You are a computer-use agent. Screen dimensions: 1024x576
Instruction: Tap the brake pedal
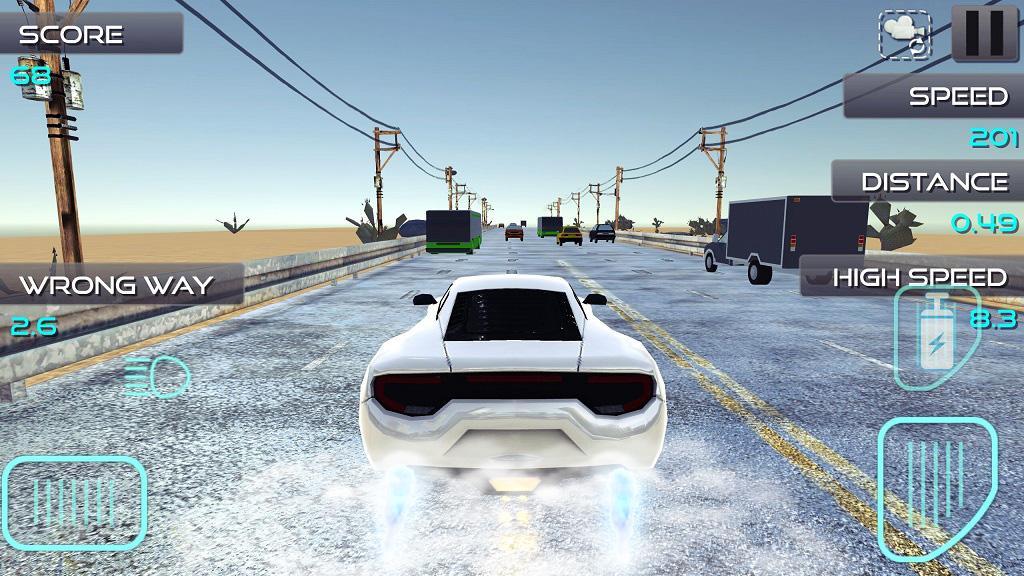point(76,502)
